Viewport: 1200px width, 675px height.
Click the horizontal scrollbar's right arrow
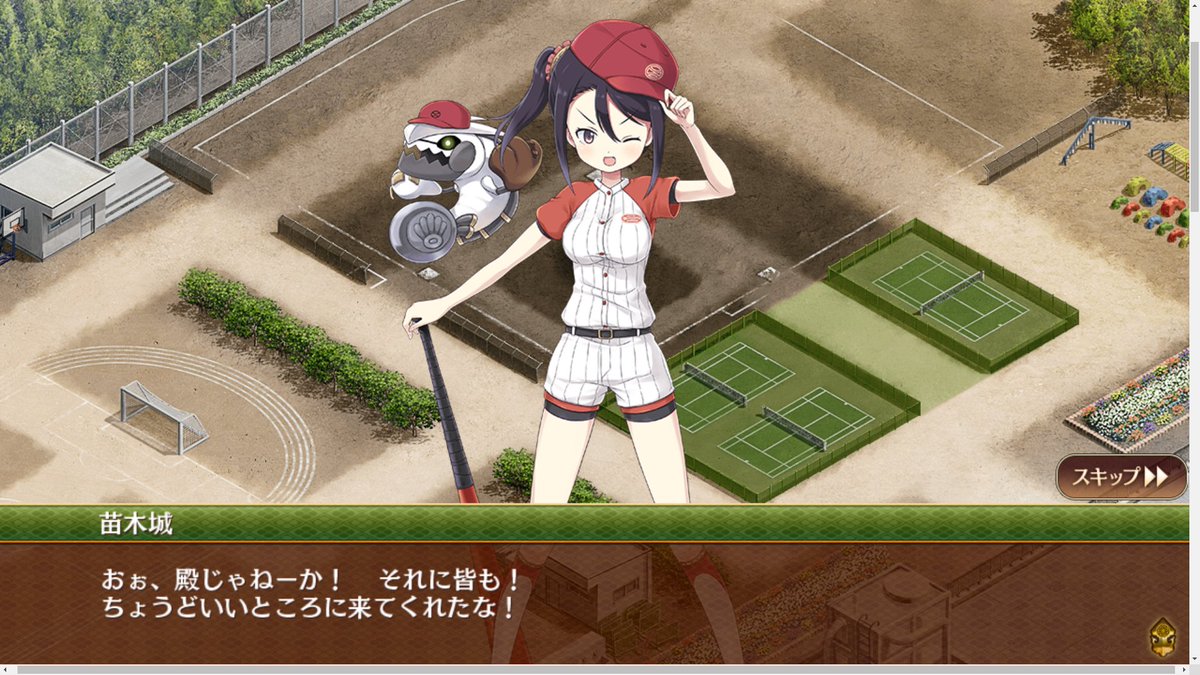(x=1182, y=669)
